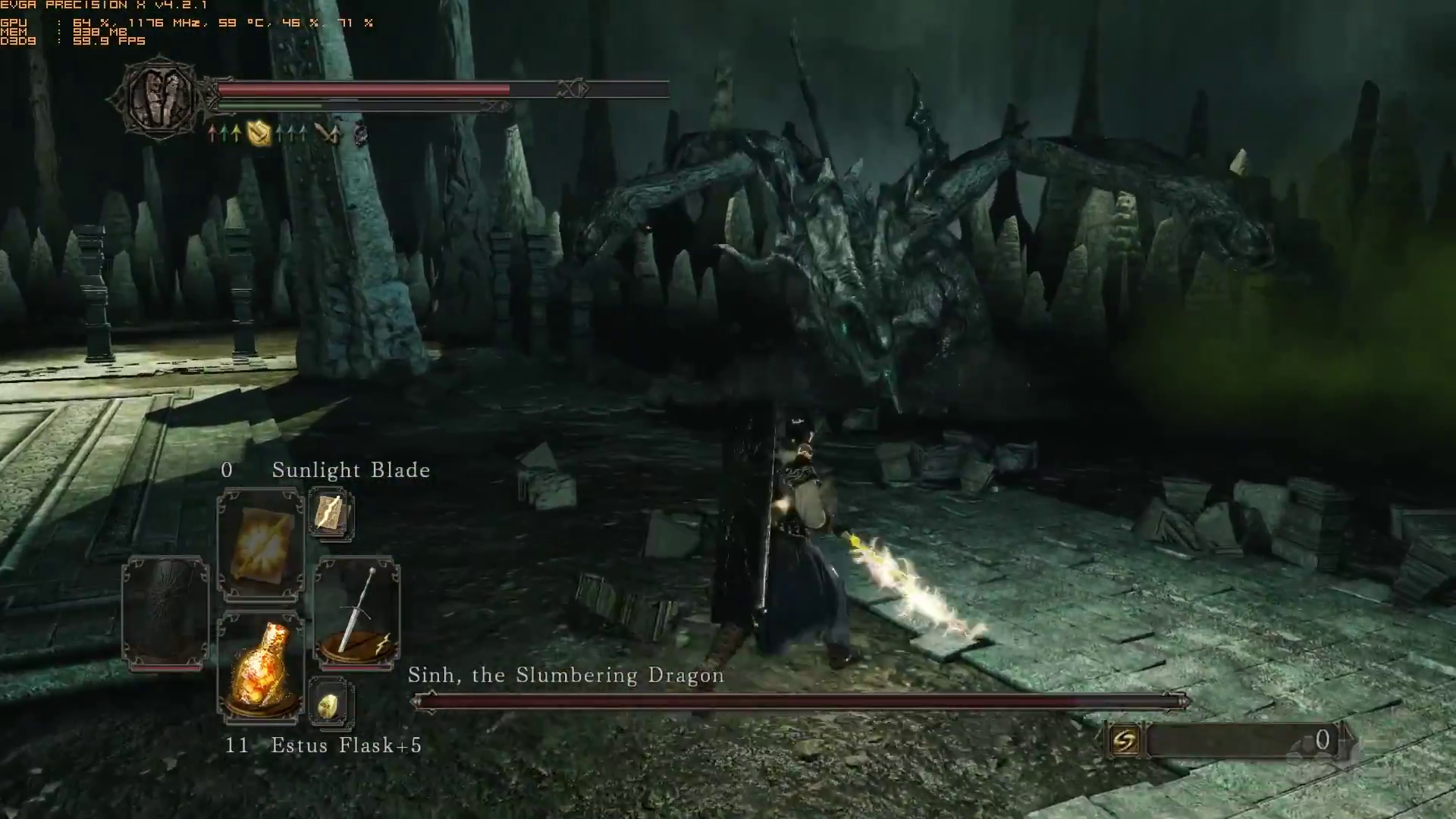Click the small lightning scroll next-spell slot

pos(331,515)
